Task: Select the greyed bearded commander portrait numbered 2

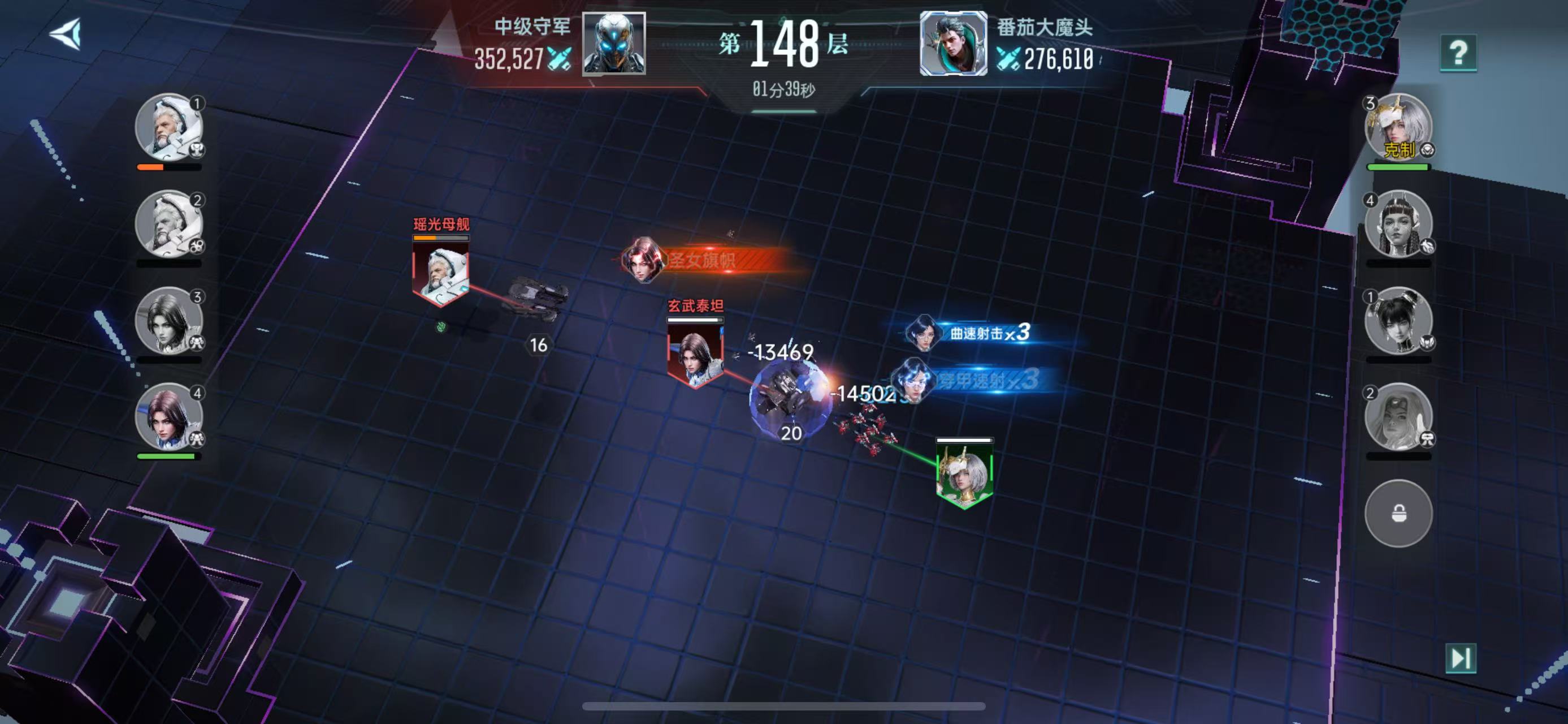Action: [x=168, y=223]
